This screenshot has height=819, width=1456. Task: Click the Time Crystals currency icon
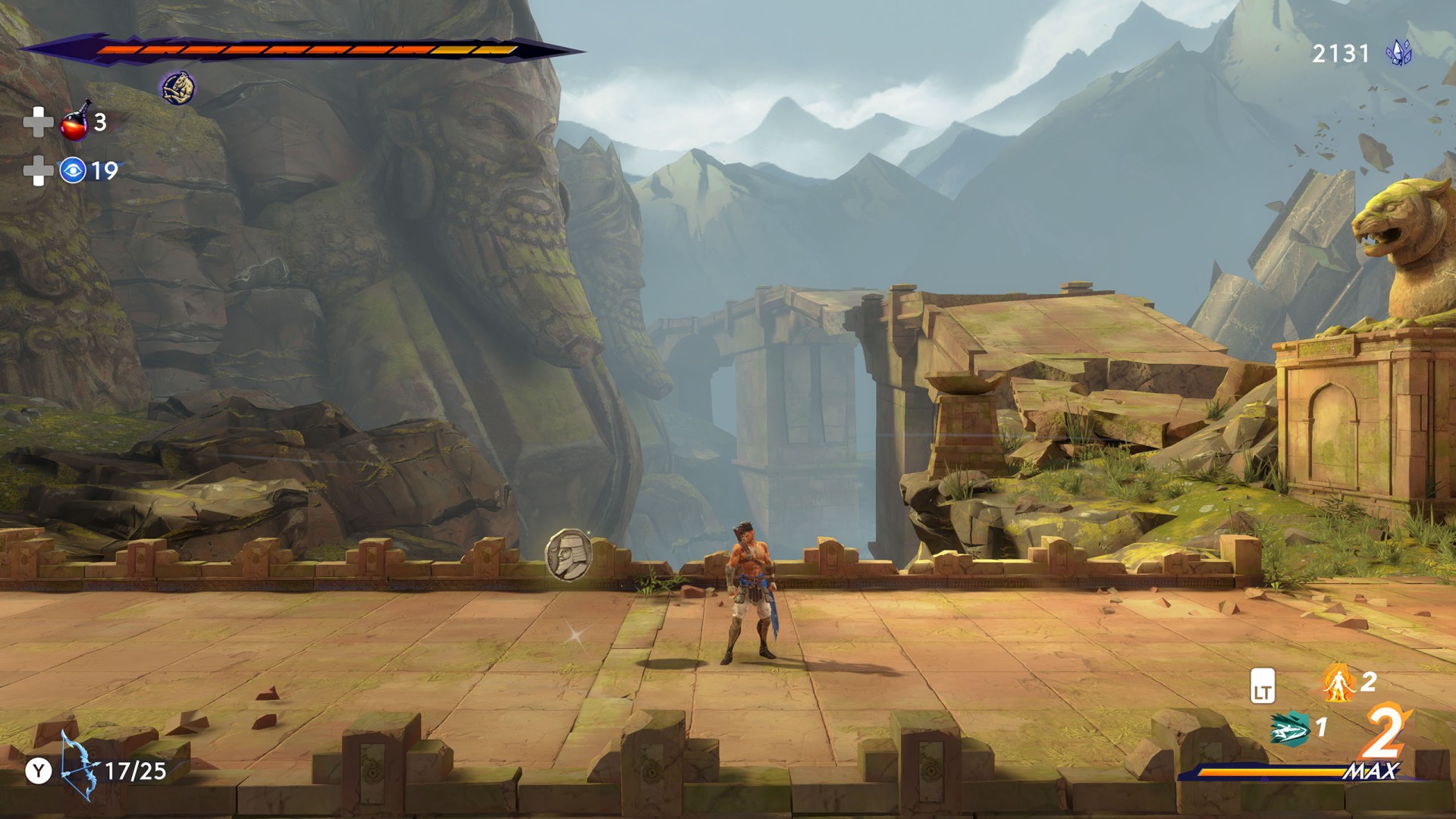(x=1398, y=53)
